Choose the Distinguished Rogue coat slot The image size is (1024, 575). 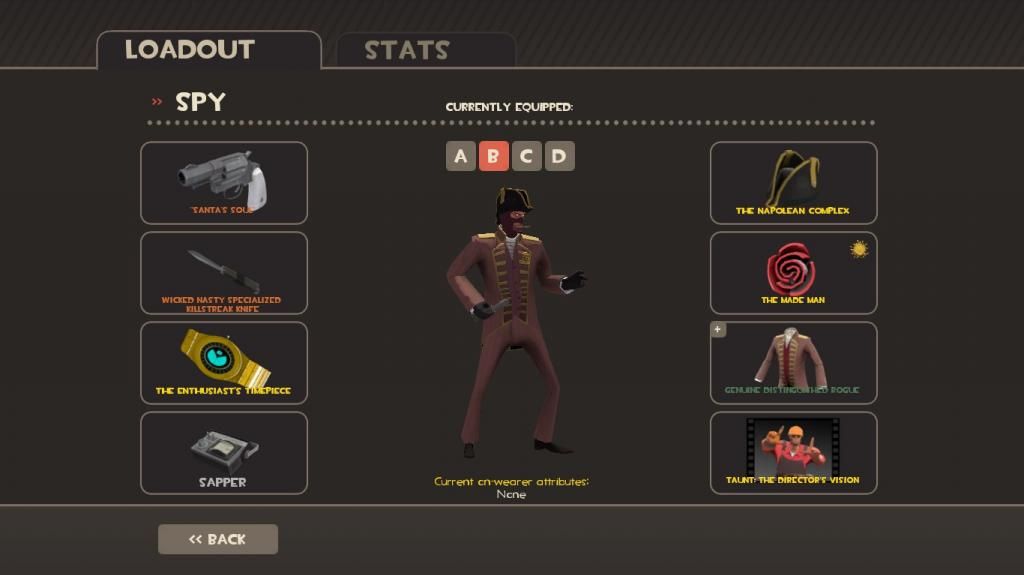793,362
